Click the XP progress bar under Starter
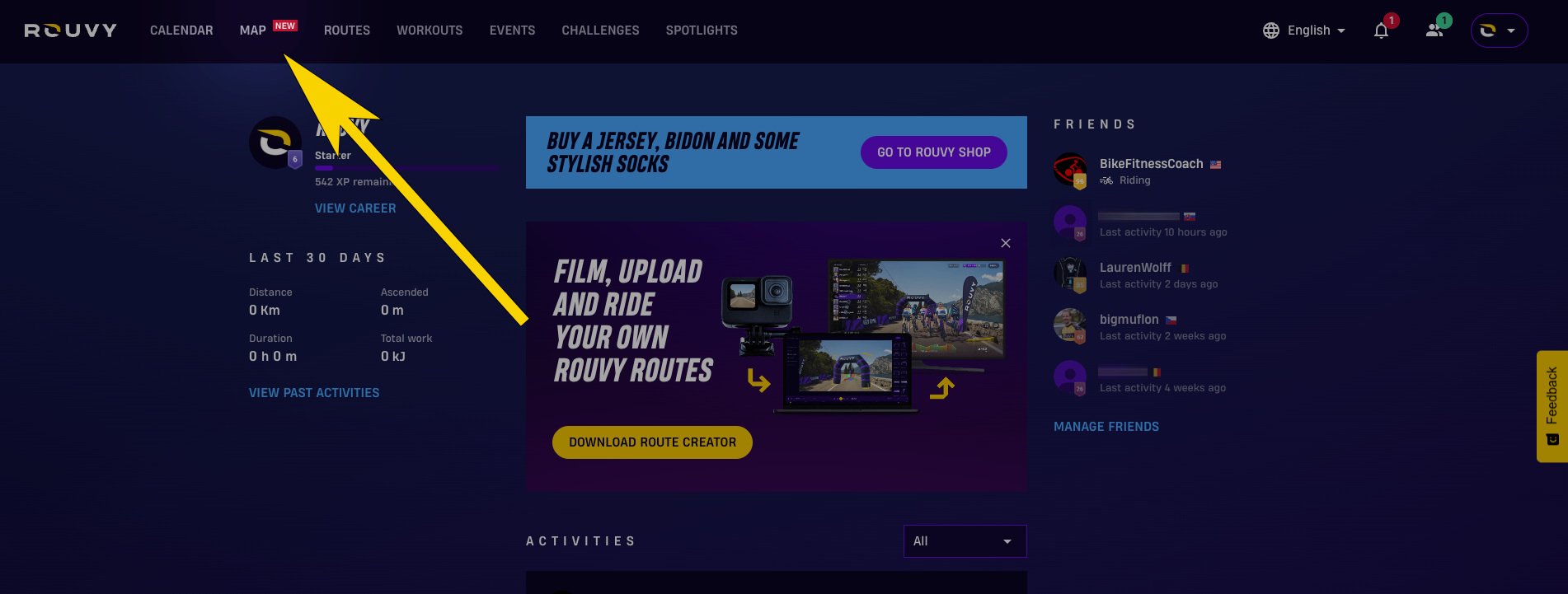This screenshot has height=594, width=1568. (x=406, y=167)
